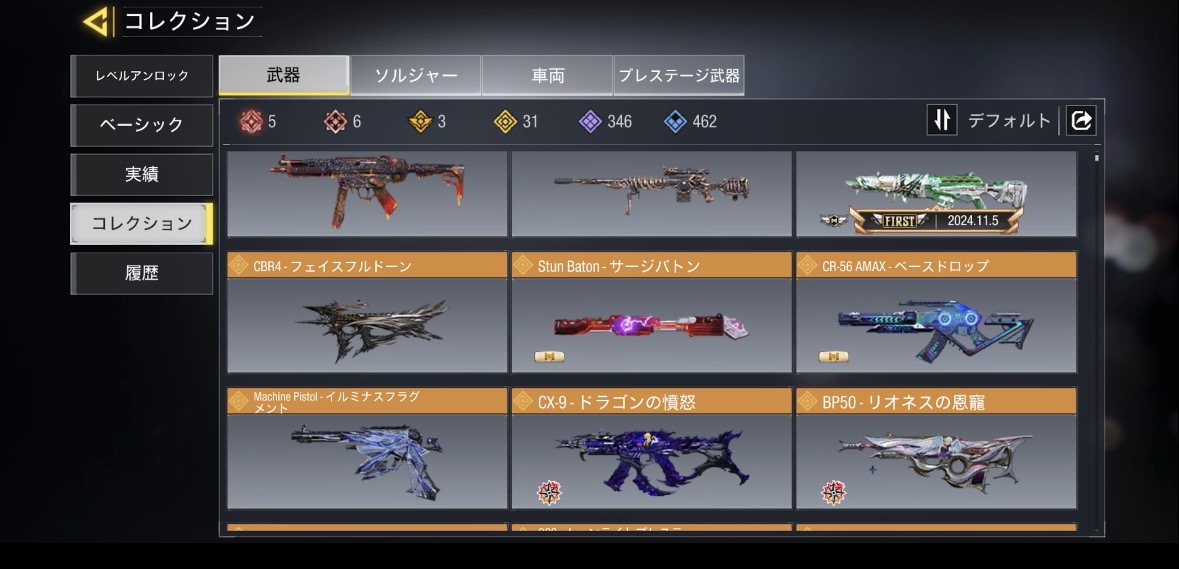Viewport: 1179px width, 569px height.
Task: Select the Machine Pistol イルミナスフラグメント card
Action: (x=367, y=449)
